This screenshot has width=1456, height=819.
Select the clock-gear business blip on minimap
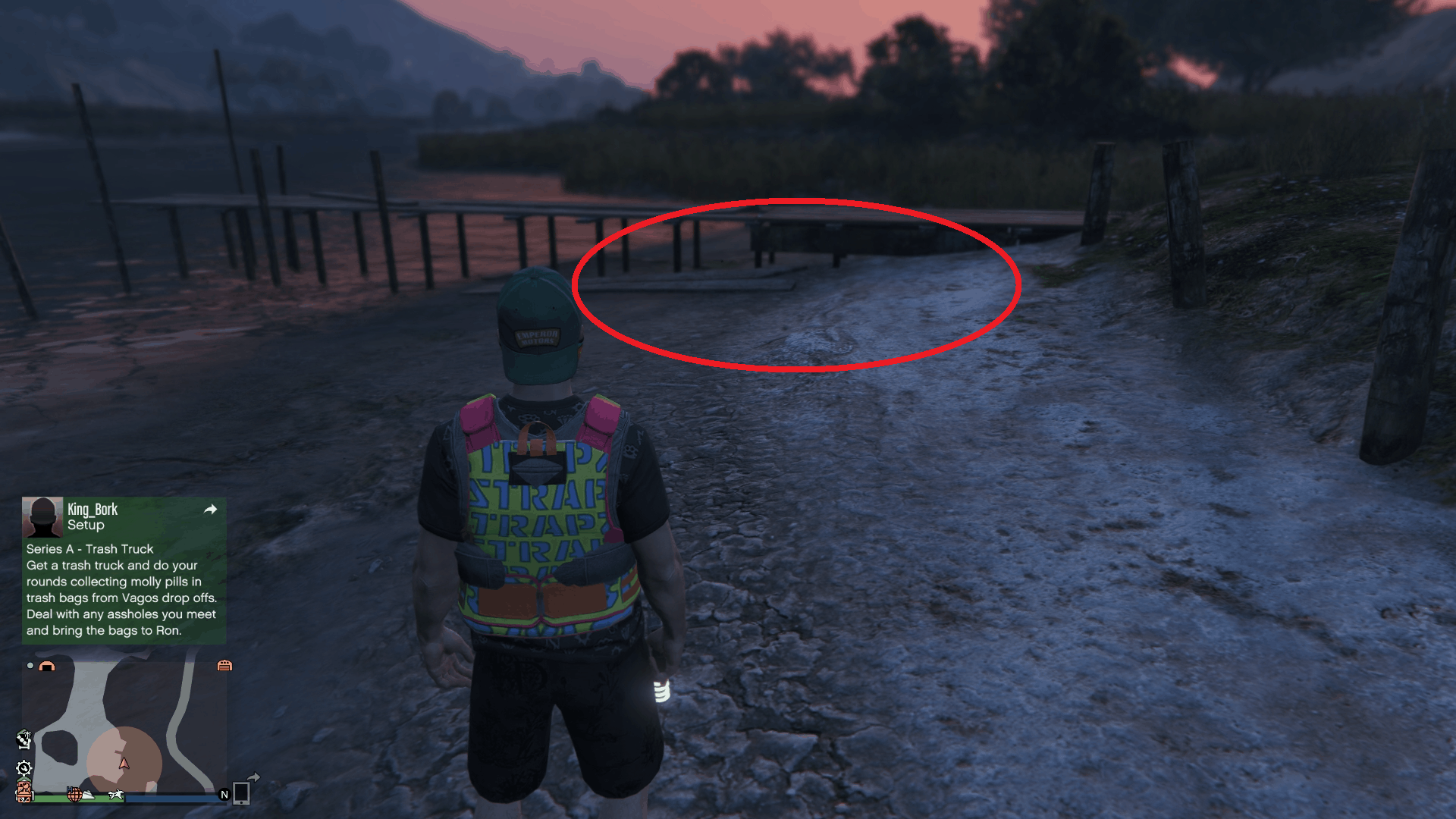click(x=24, y=767)
